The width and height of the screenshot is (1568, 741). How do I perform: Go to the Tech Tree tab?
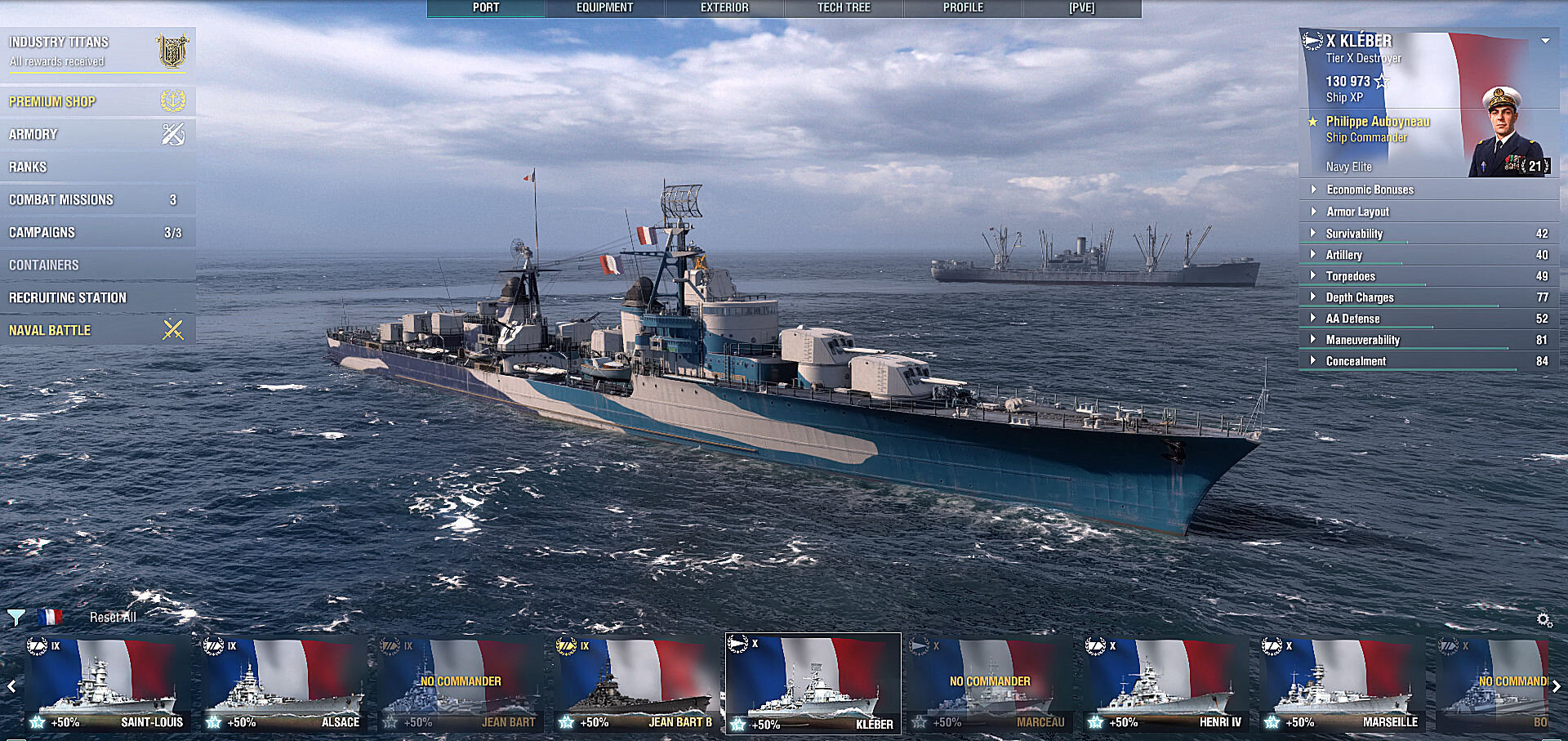coord(844,8)
